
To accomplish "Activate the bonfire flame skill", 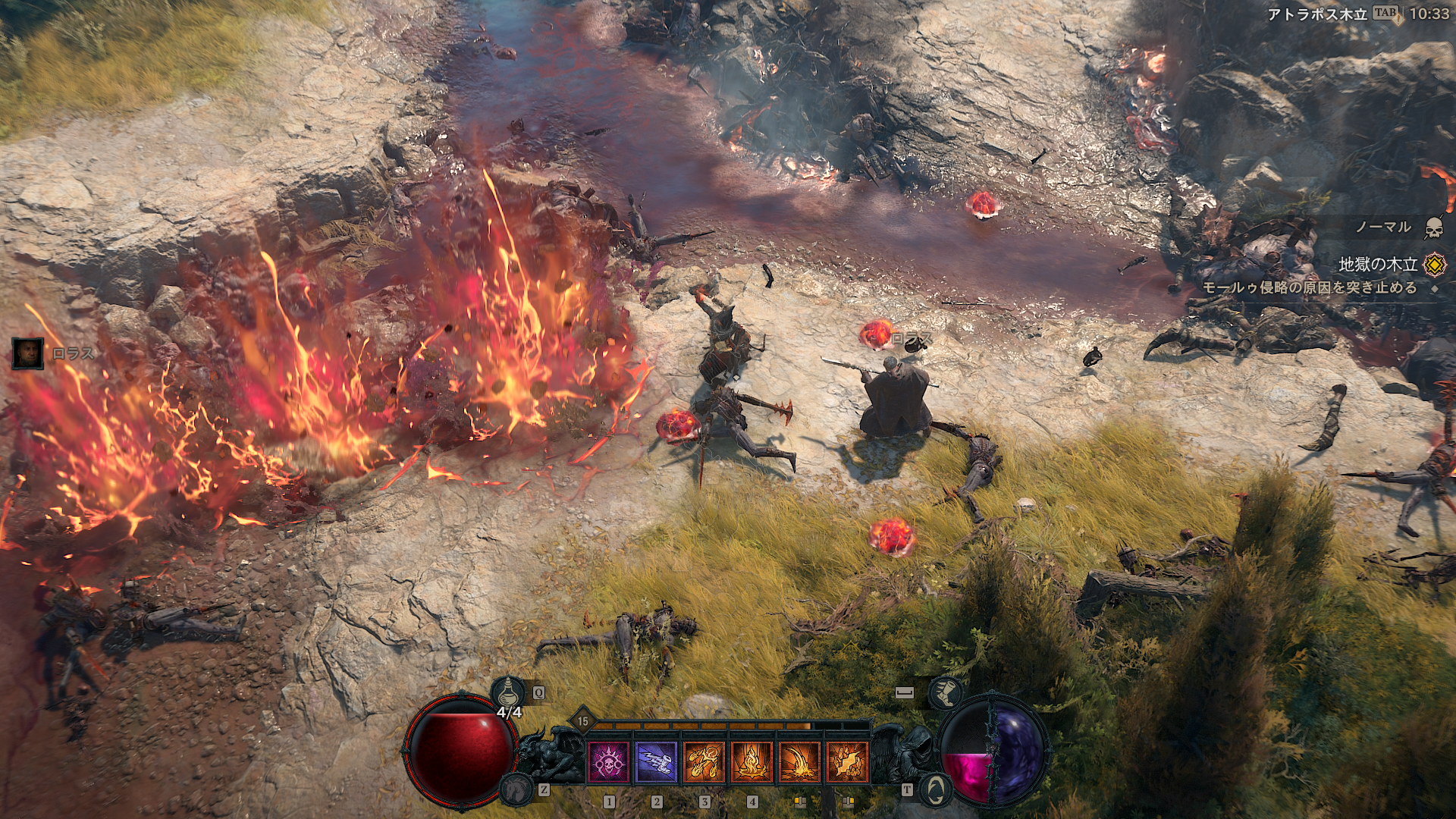I will coord(752,761).
